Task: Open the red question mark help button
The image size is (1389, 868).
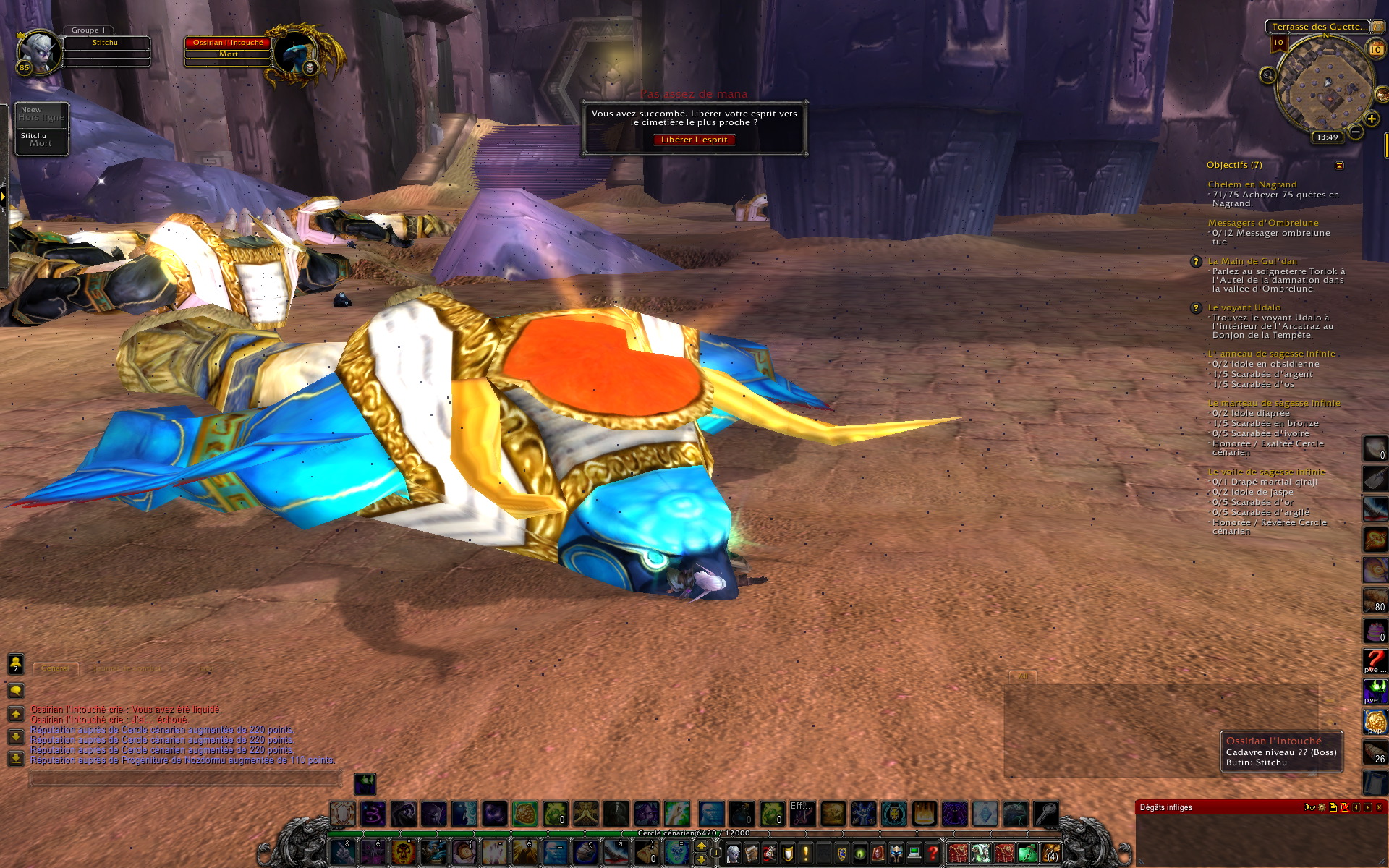Action: [933, 853]
